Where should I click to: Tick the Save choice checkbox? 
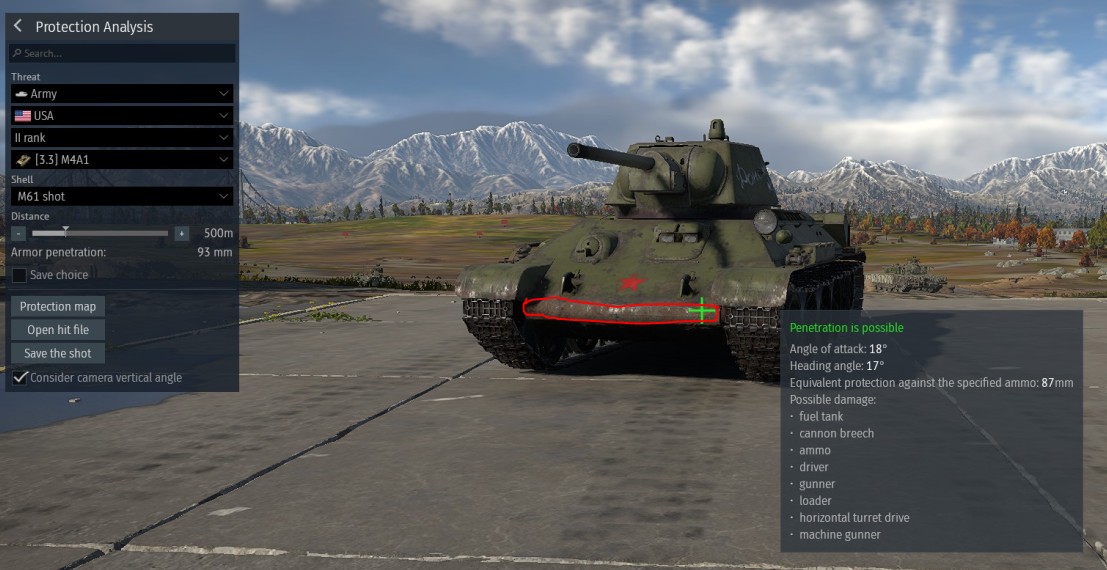tap(19, 275)
